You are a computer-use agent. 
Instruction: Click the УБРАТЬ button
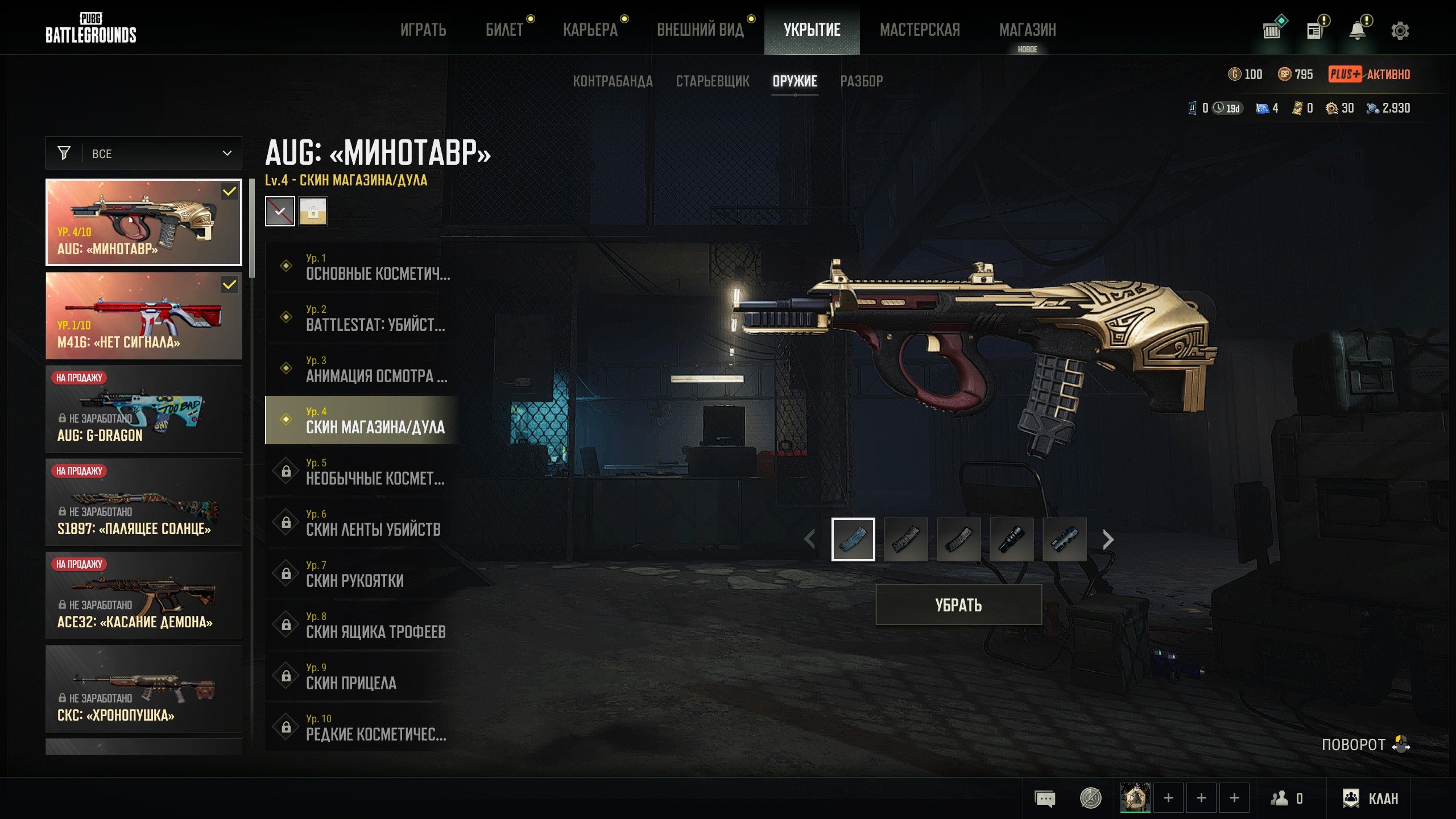coord(958,605)
